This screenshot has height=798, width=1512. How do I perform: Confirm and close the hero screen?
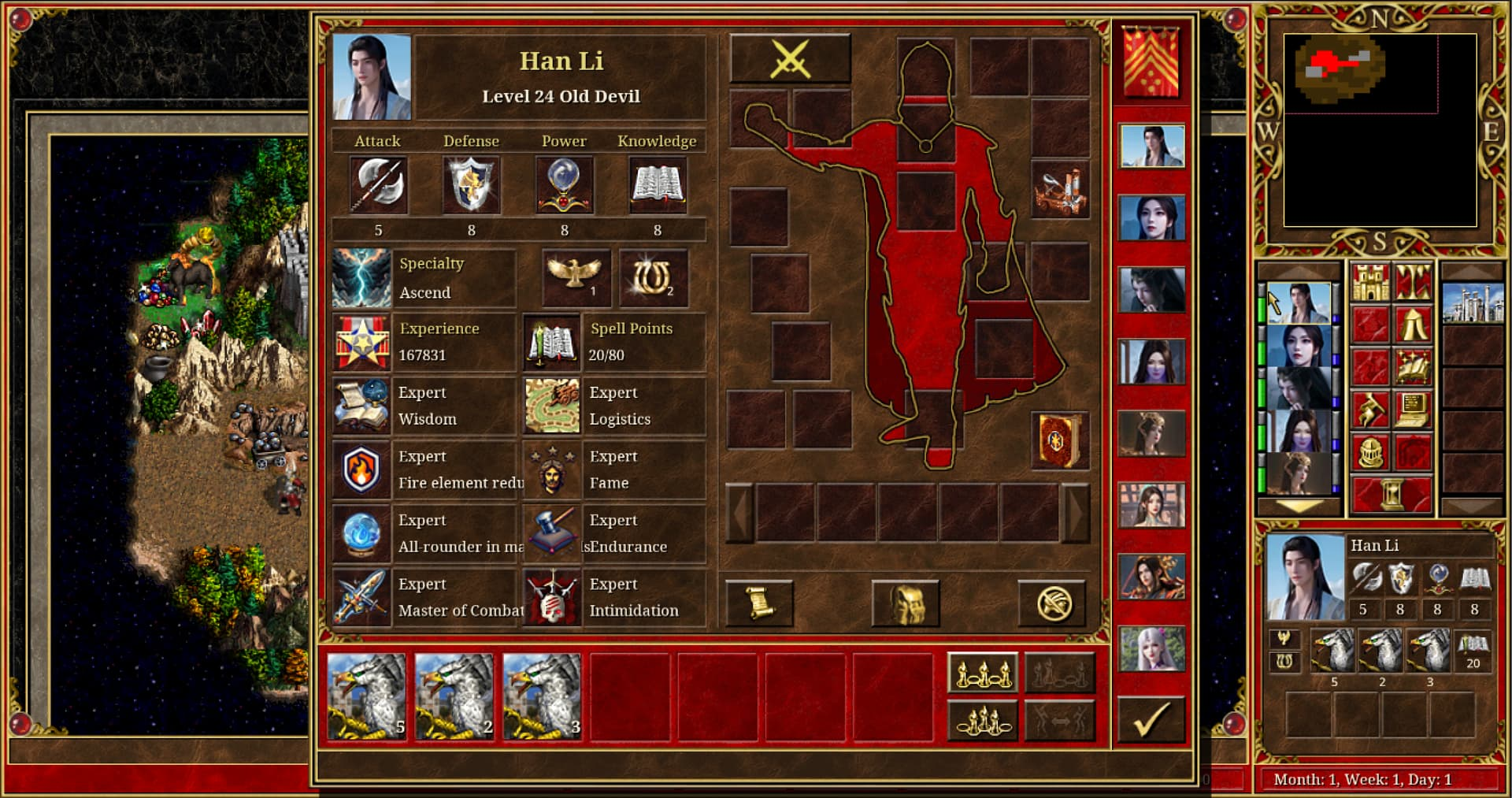pos(1151,719)
